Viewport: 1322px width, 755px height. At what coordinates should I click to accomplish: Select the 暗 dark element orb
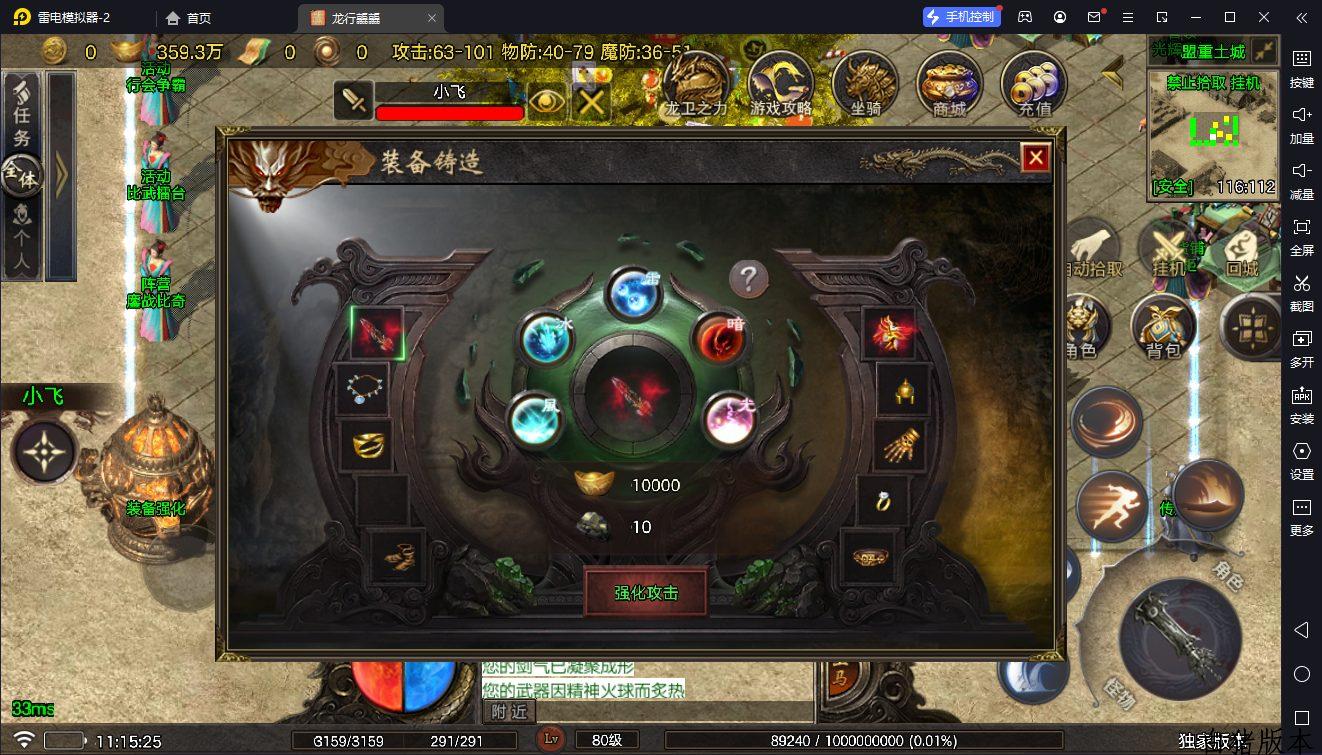(x=721, y=339)
